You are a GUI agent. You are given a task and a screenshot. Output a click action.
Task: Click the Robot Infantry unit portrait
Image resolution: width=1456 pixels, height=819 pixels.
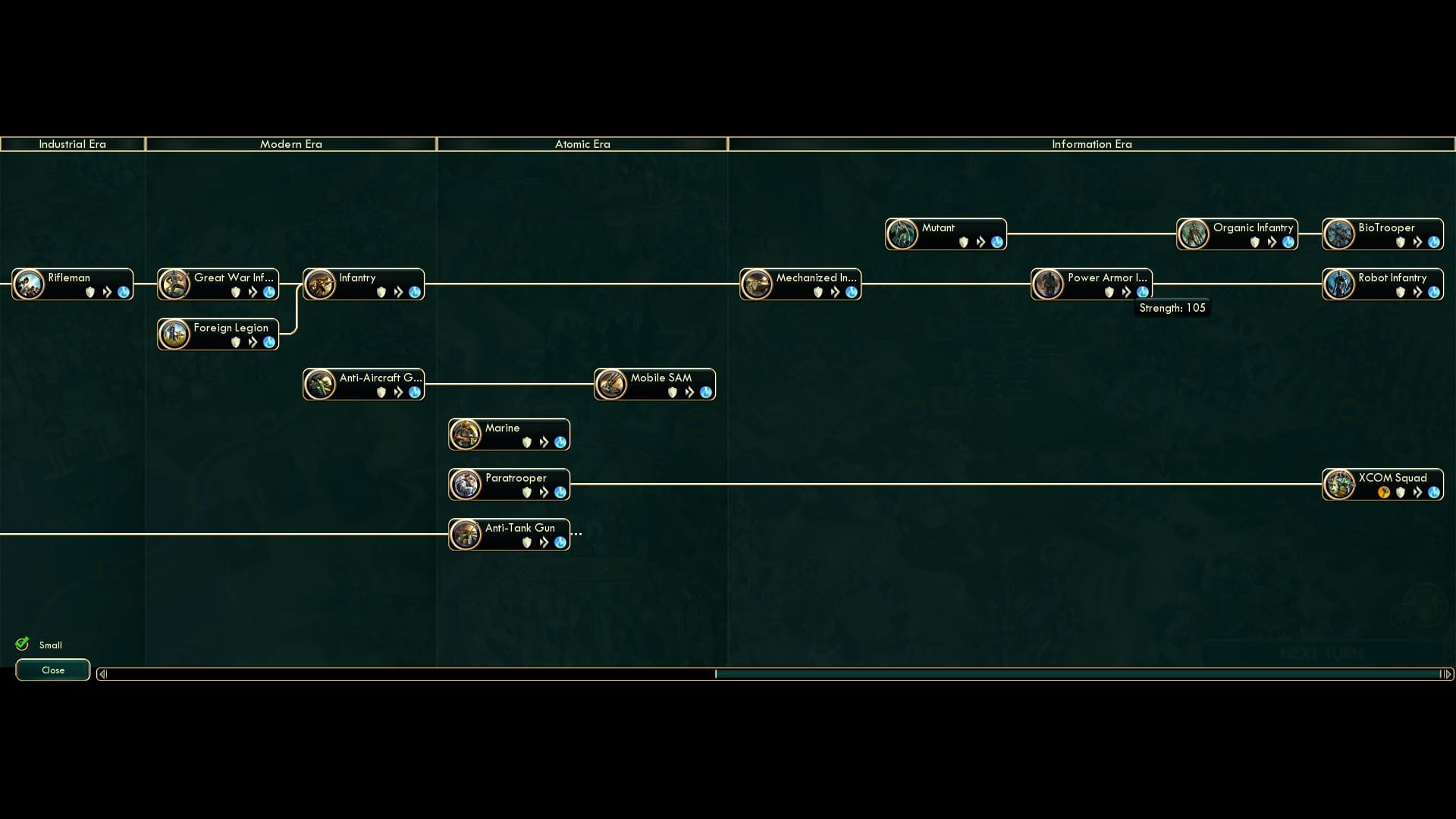pos(1339,284)
